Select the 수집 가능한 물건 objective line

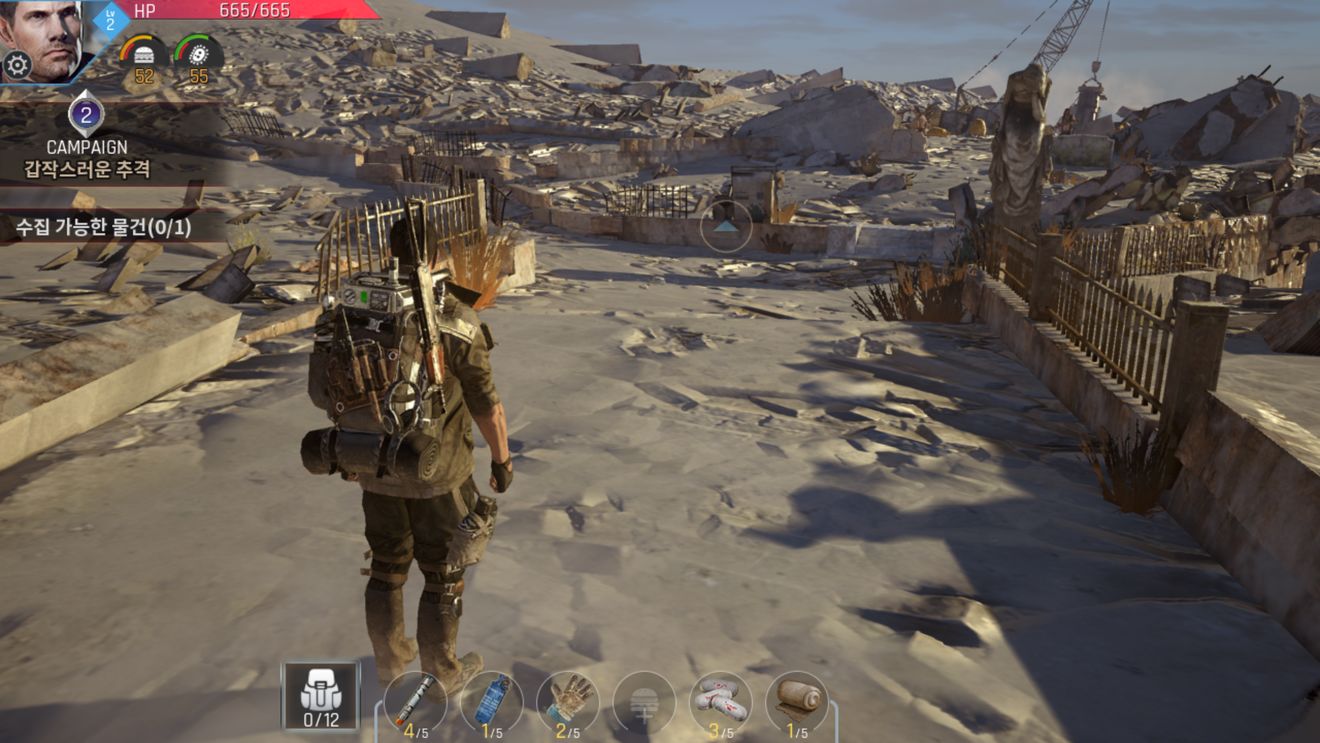coord(104,226)
